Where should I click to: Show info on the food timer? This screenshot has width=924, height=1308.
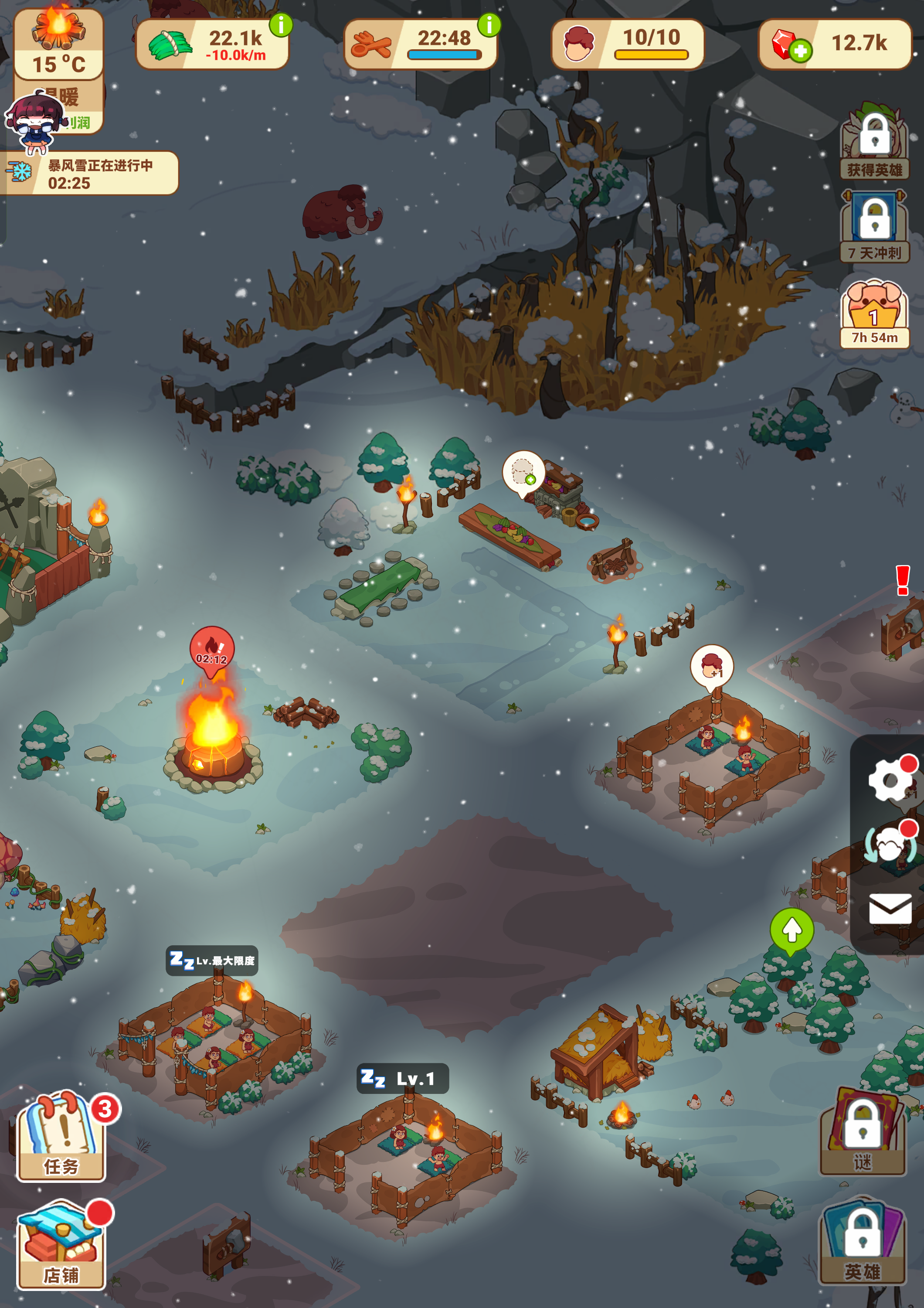click(x=489, y=24)
